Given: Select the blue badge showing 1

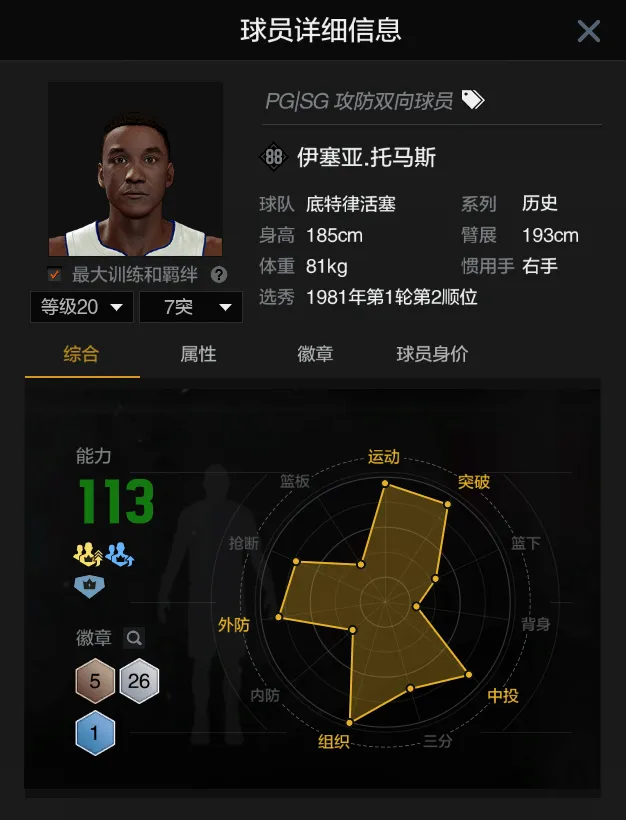Looking at the screenshot, I should click(x=95, y=734).
